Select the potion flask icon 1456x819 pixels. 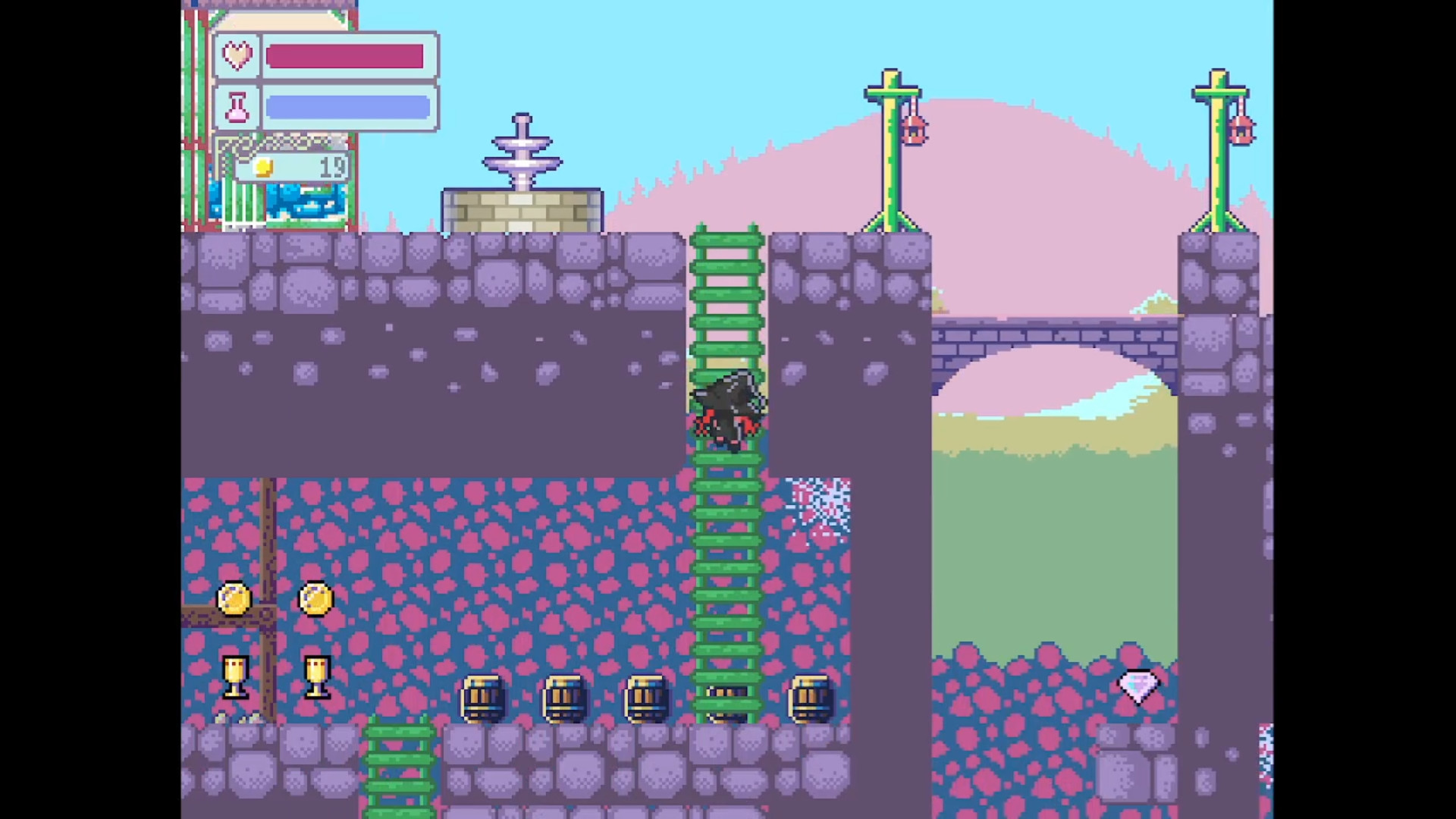pyautogui.click(x=236, y=106)
